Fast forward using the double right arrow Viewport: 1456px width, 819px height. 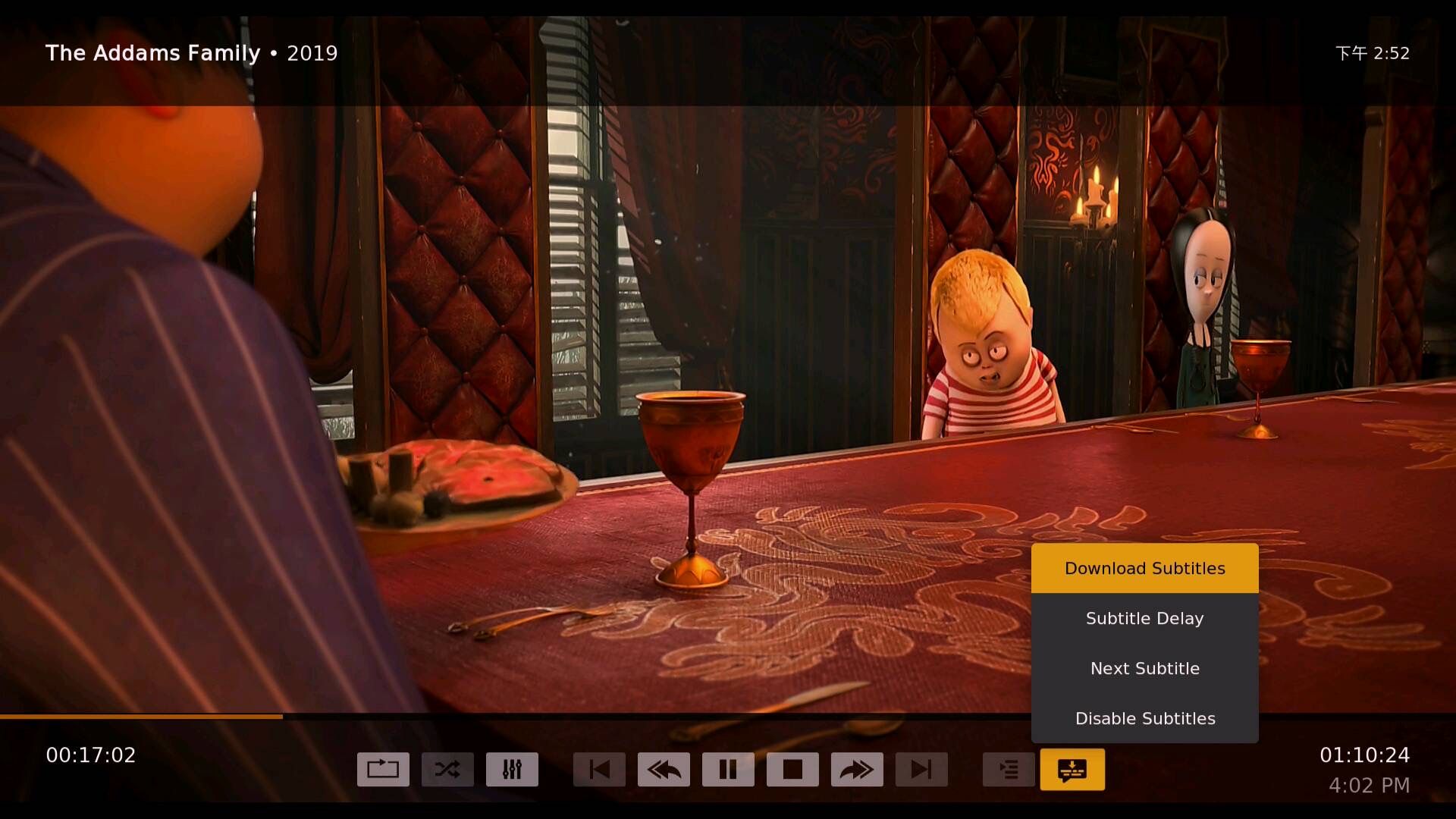(857, 770)
